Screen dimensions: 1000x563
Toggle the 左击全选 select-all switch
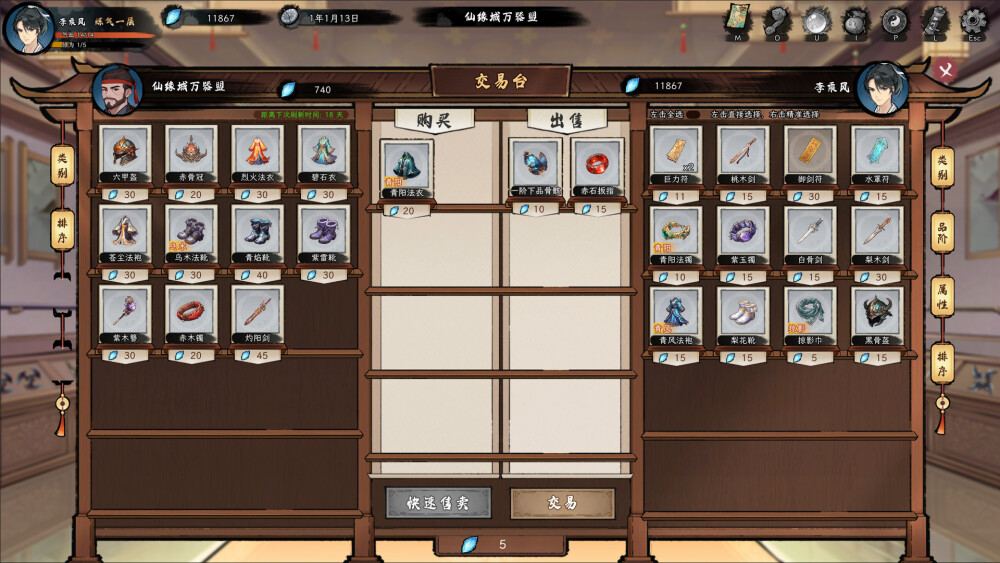point(693,115)
